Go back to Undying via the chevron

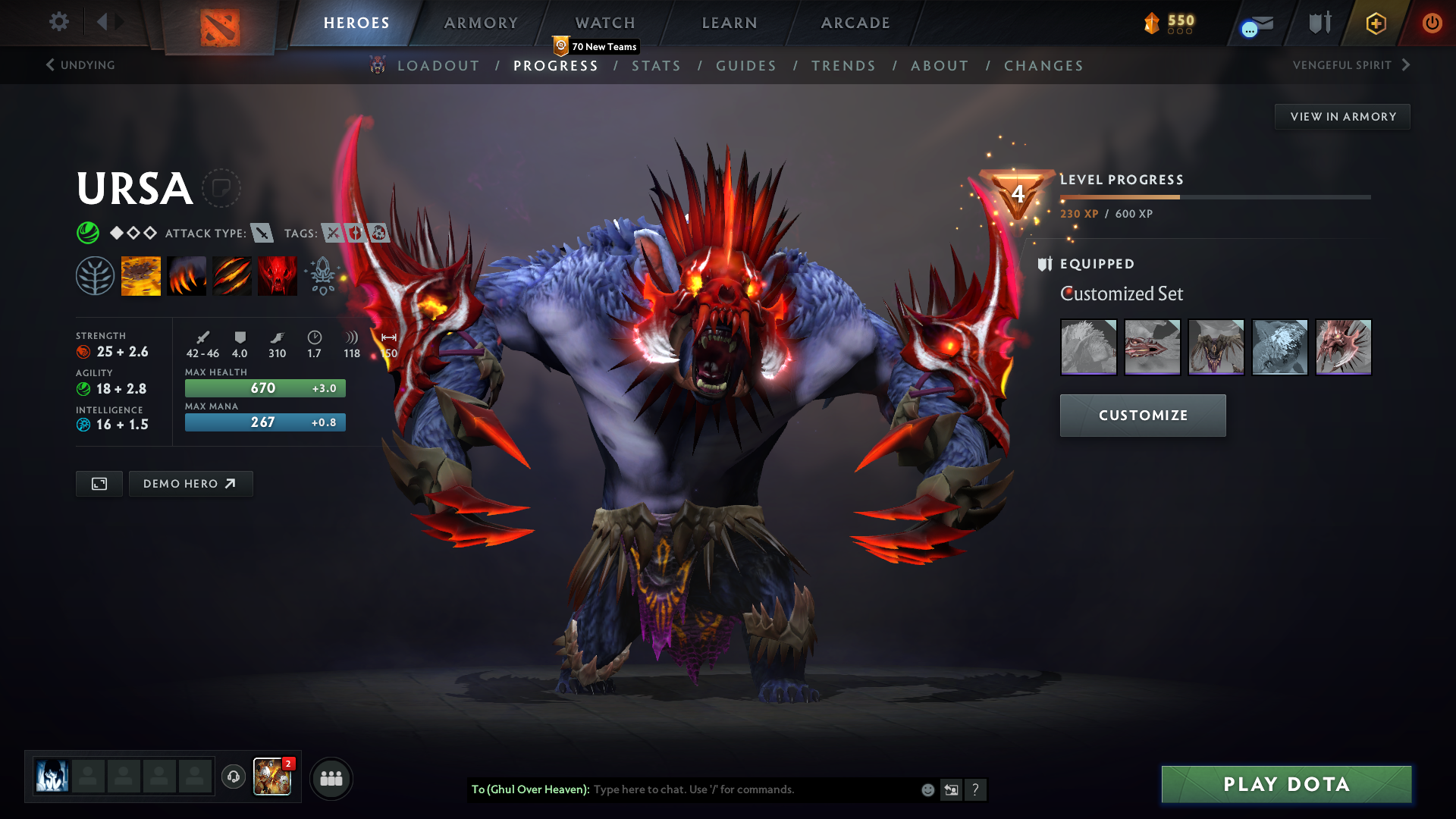(x=50, y=65)
